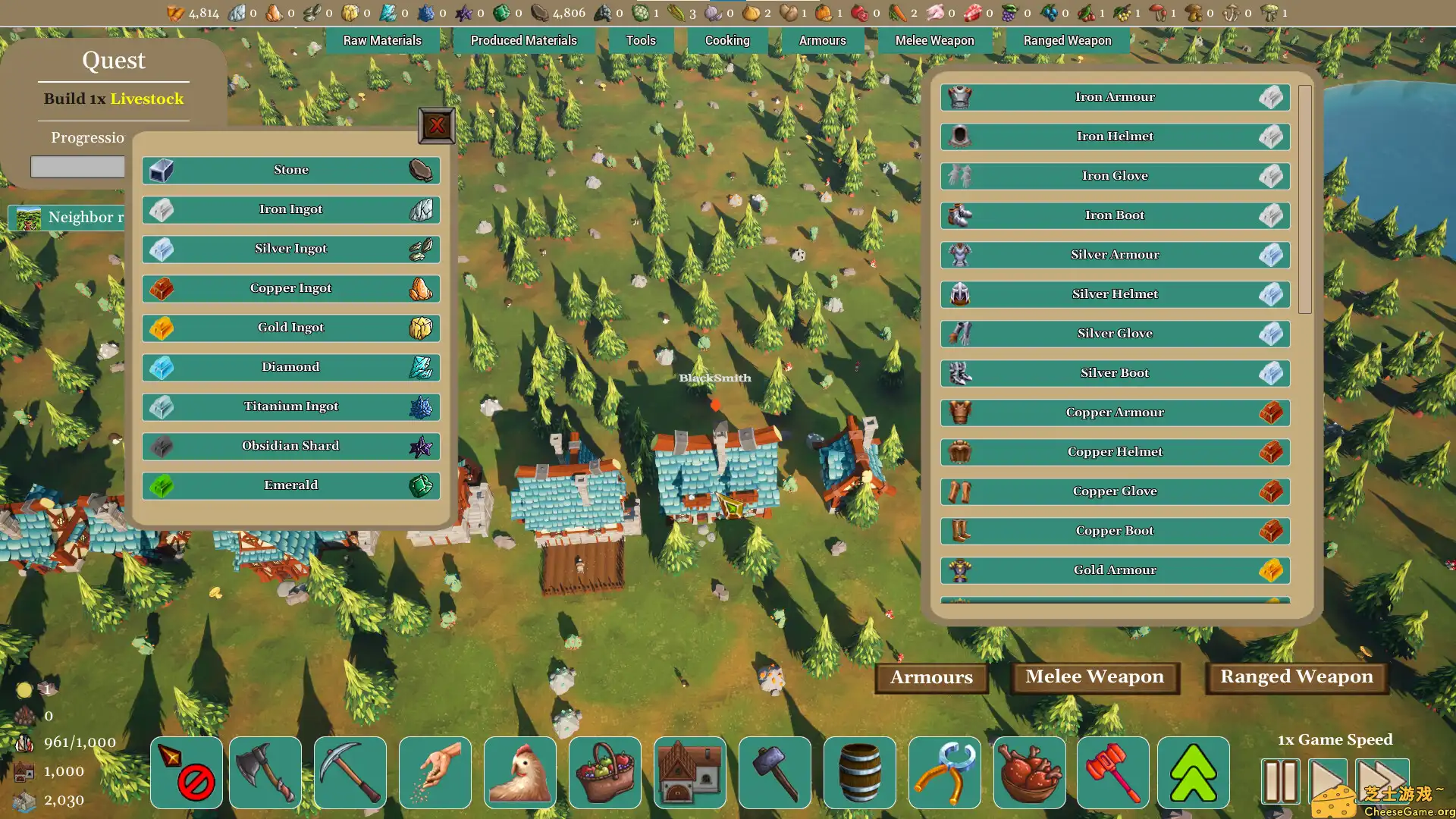Screen dimensions: 1456x819
Task: Click the chicken livestock icon
Action: click(519, 772)
